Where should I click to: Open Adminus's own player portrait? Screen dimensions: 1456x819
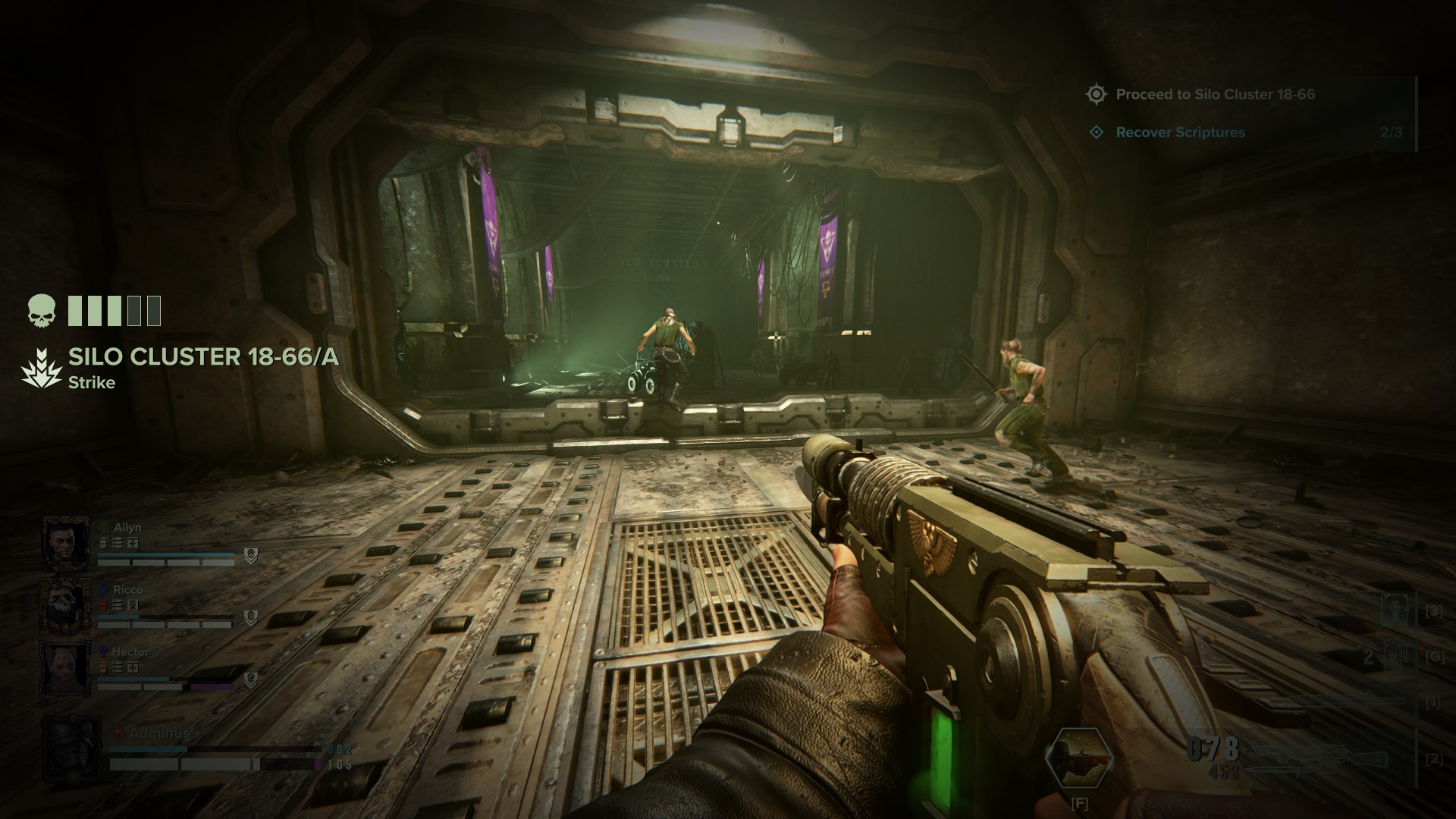[x=72, y=749]
